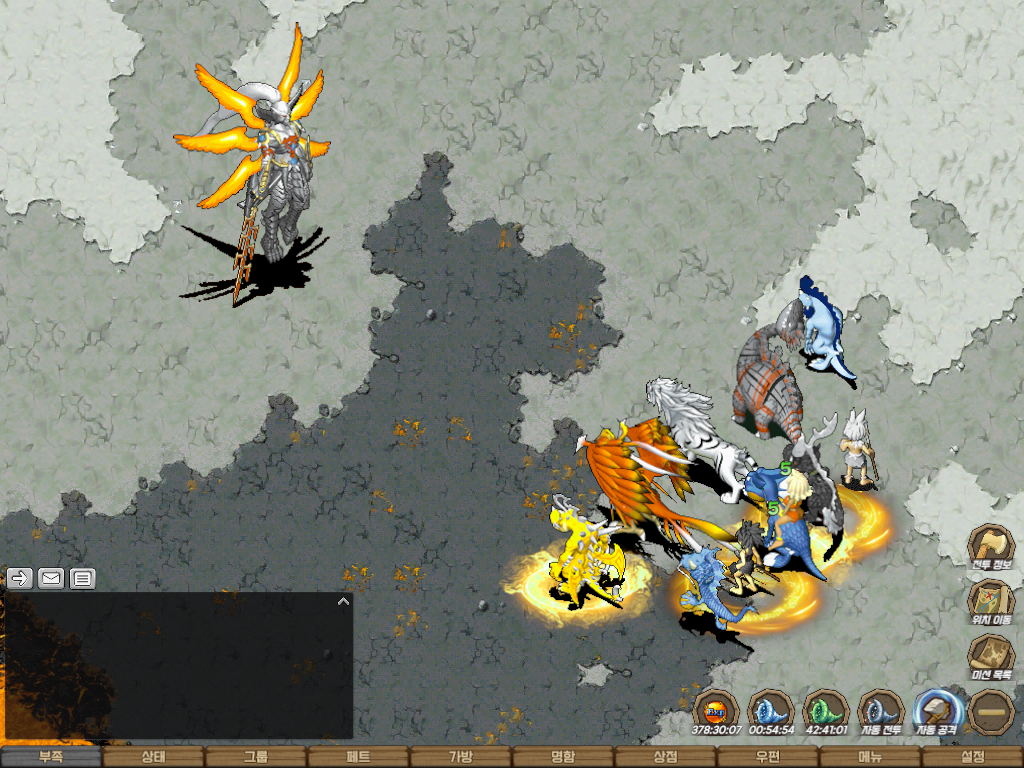Open the envelope message button above chat
1024x768 pixels.
pos(51,578)
